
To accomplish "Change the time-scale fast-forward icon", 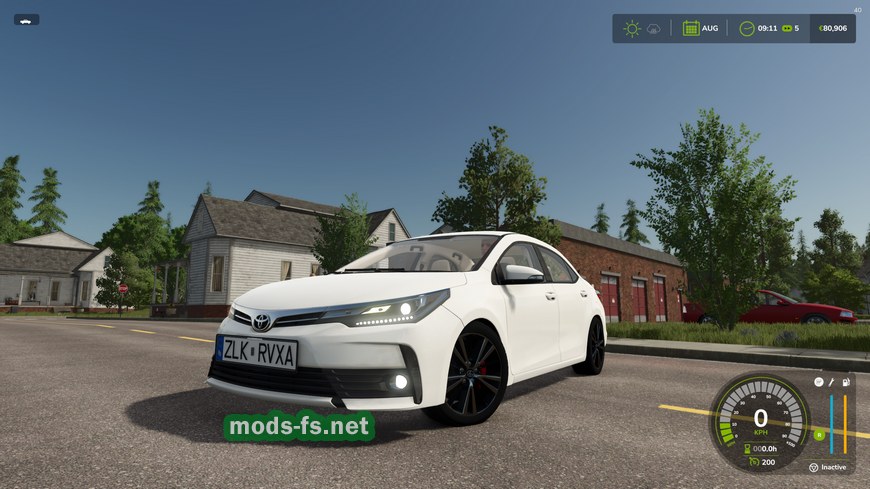I will (x=785, y=28).
